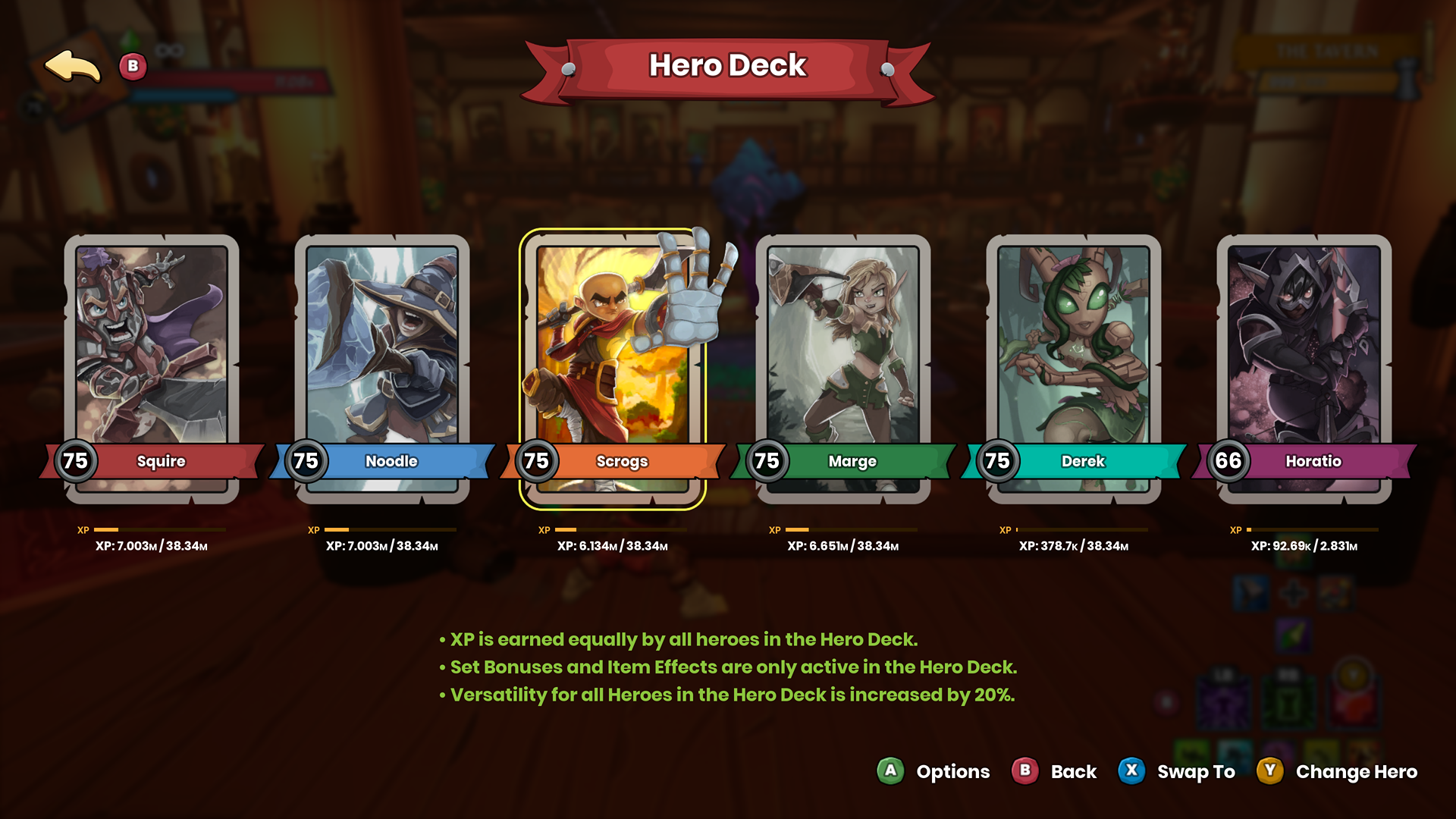Select the Horatio hero card
Viewport: 1456px width, 819px height.
click(1304, 364)
